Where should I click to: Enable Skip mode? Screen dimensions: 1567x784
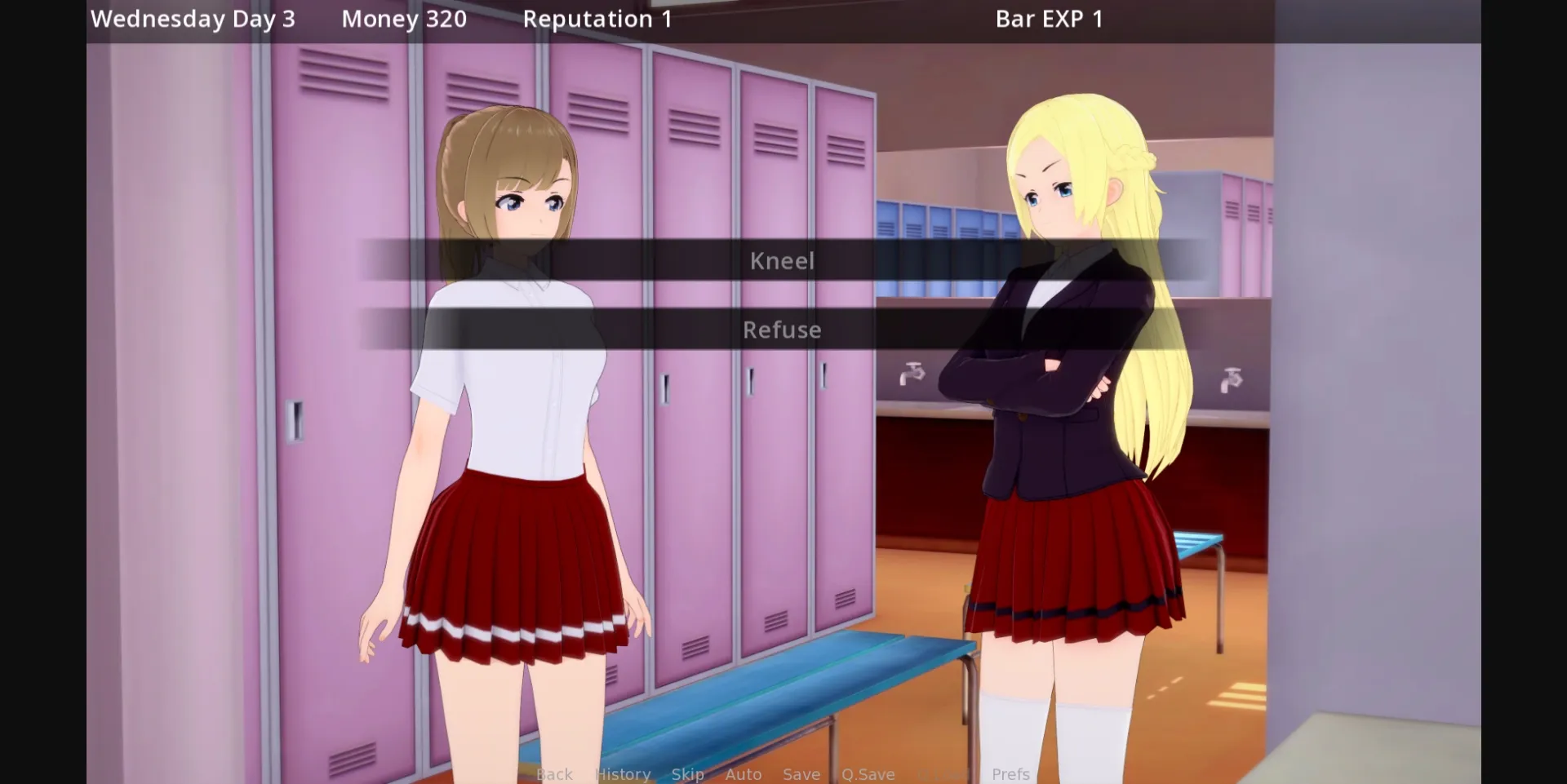686,774
